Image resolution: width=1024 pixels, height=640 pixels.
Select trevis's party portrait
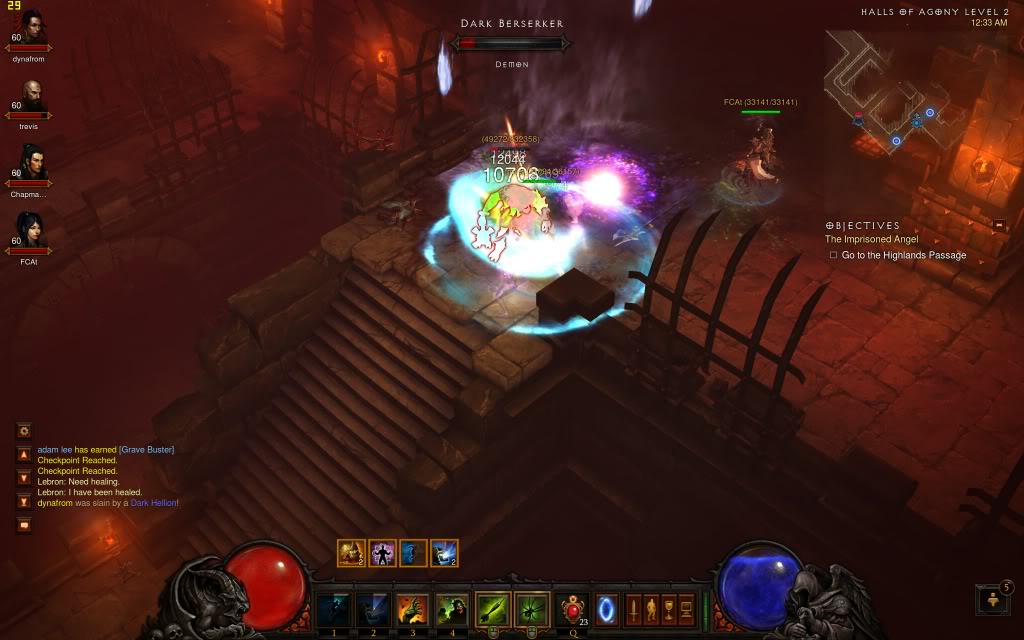coord(31,97)
